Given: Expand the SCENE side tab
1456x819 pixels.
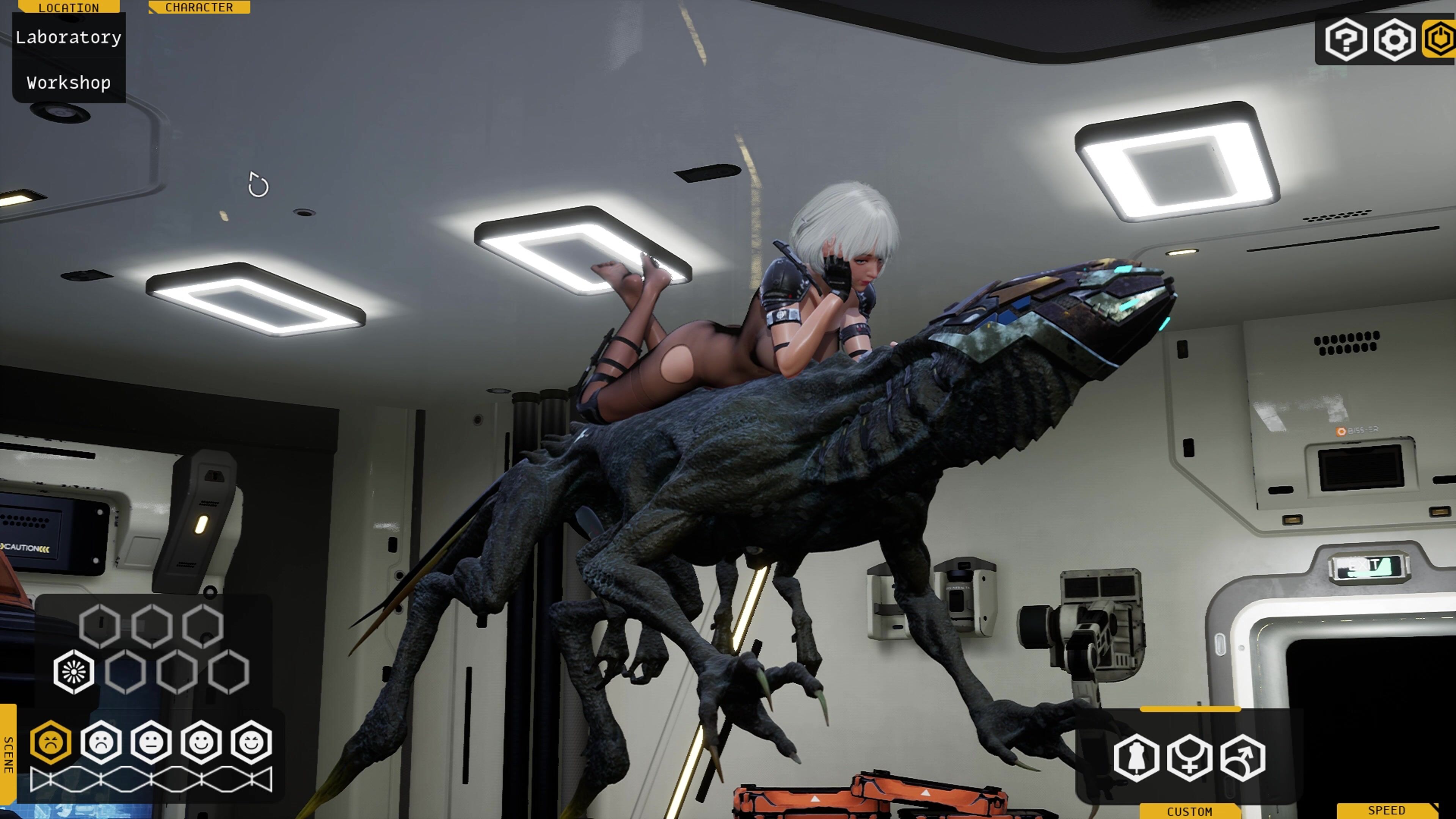Looking at the screenshot, I should pos(8,754).
